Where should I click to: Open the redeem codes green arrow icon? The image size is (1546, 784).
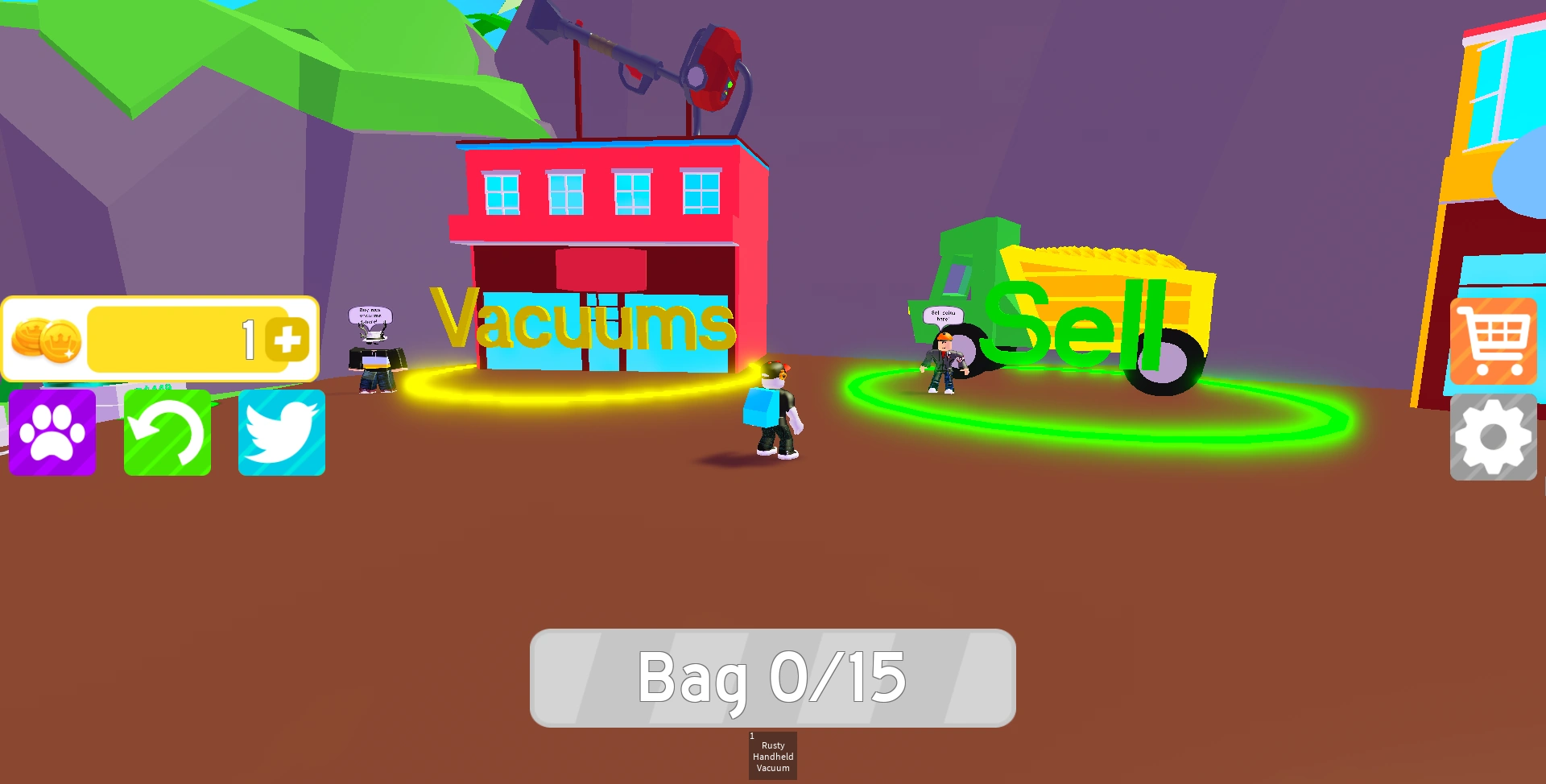click(166, 432)
